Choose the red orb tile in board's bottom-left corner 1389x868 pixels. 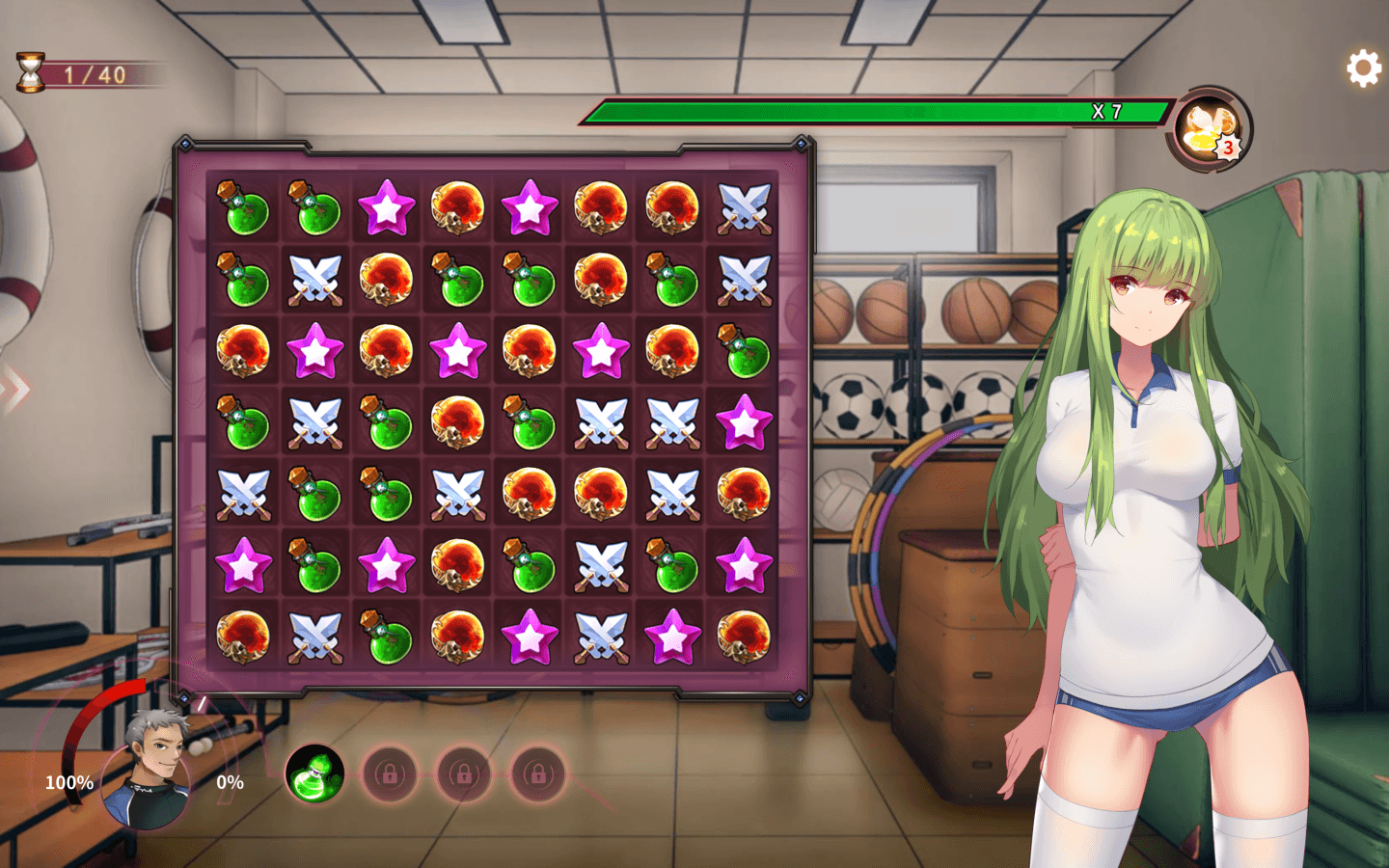(243, 637)
